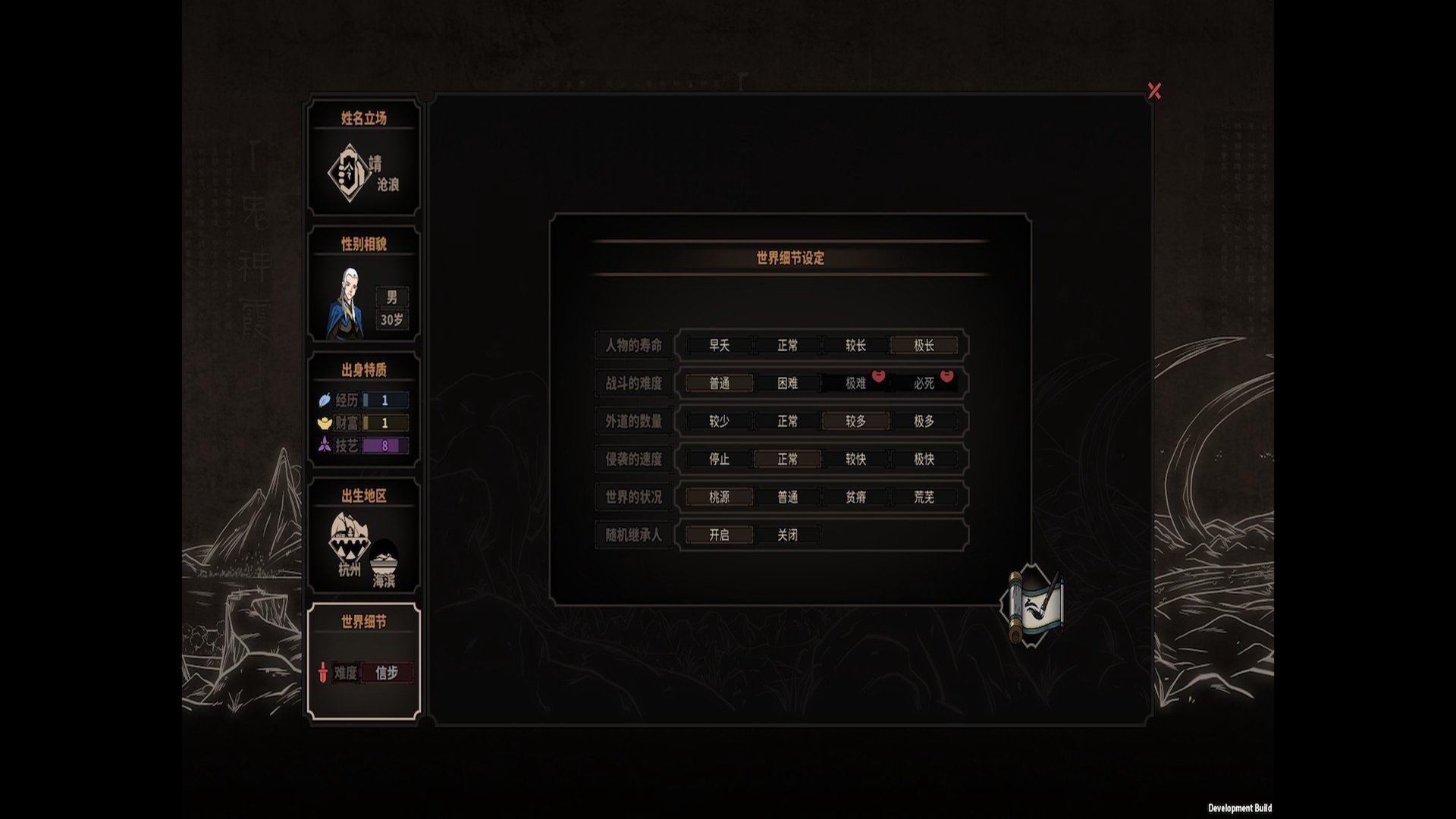Set character lifespan to 早夭
1456x819 pixels.
pyautogui.click(x=719, y=346)
